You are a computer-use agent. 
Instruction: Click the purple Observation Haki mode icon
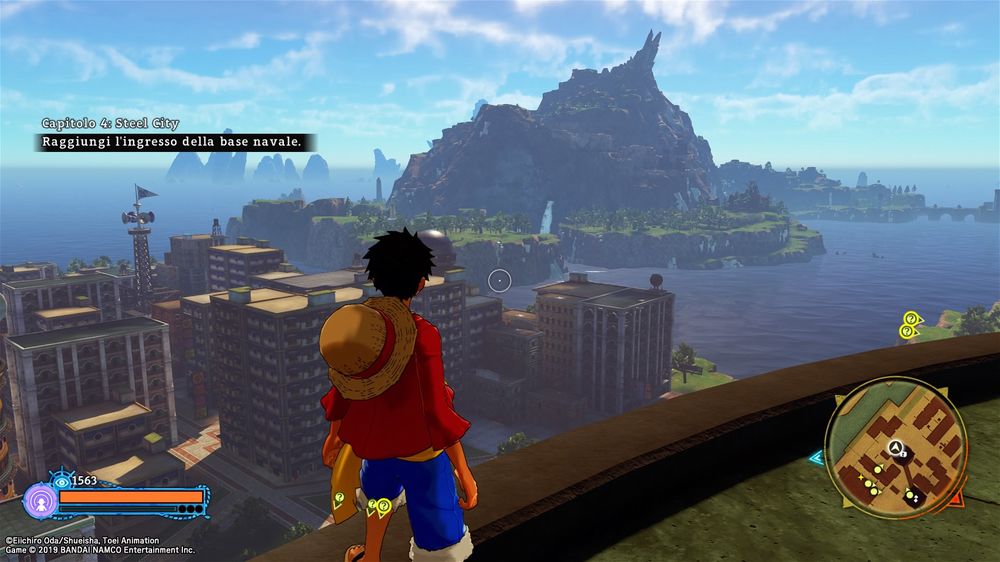tap(39, 500)
